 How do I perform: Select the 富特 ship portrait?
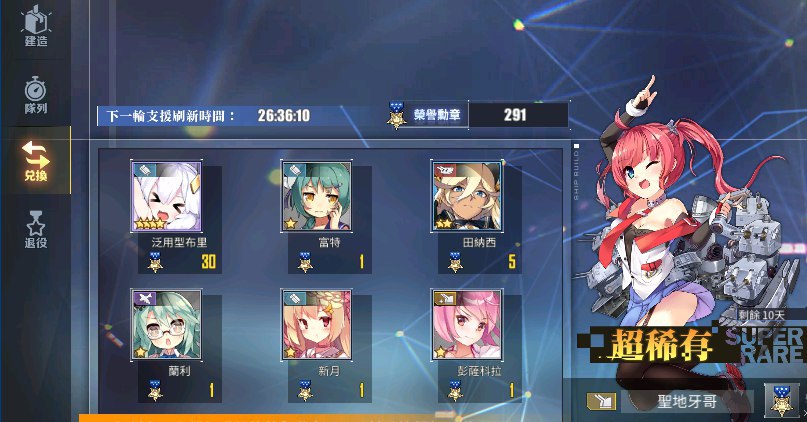(316, 196)
